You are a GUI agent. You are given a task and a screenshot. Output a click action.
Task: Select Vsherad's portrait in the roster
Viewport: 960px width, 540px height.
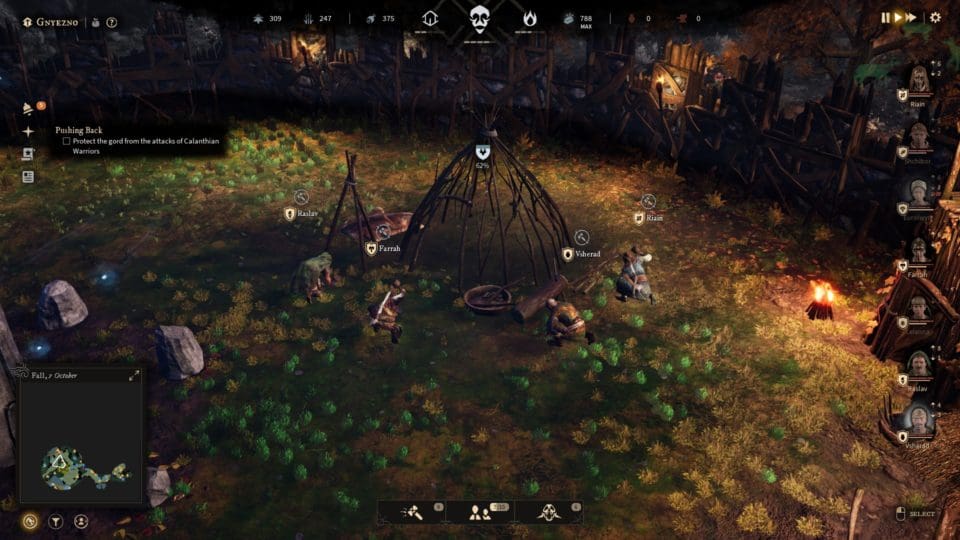[918, 419]
